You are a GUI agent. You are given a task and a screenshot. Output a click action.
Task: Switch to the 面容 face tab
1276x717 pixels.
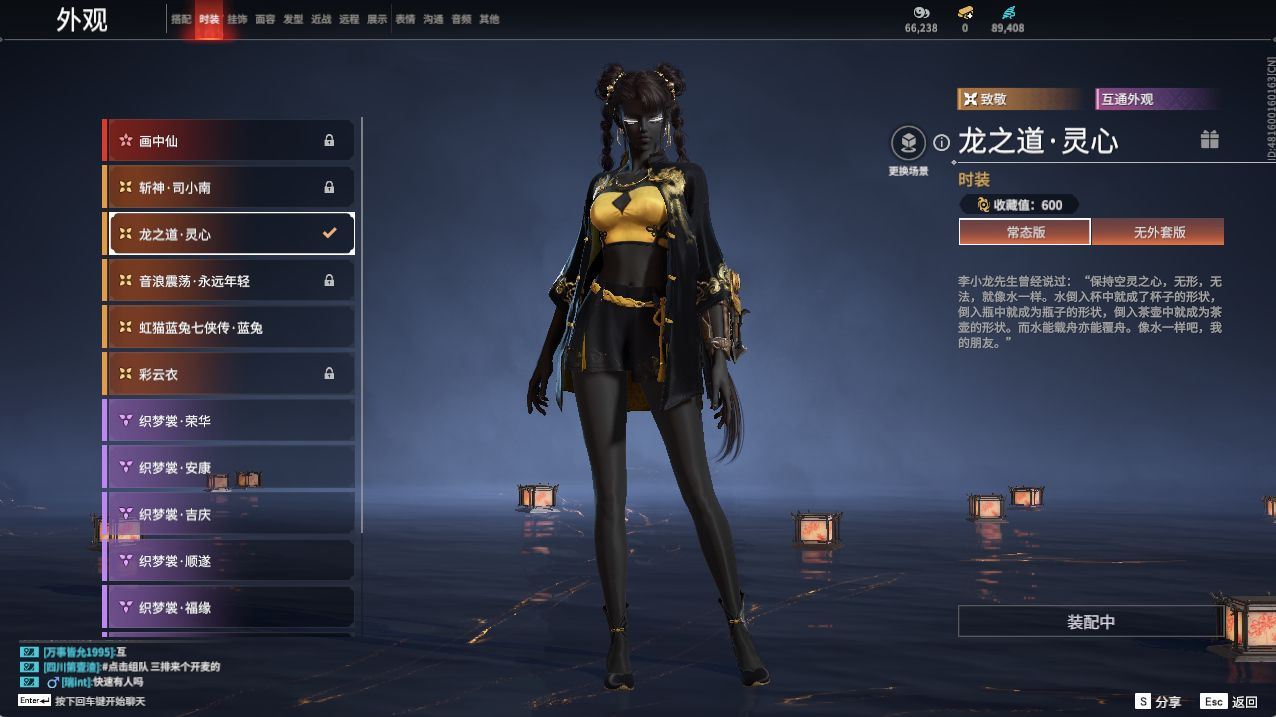coord(265,19)
